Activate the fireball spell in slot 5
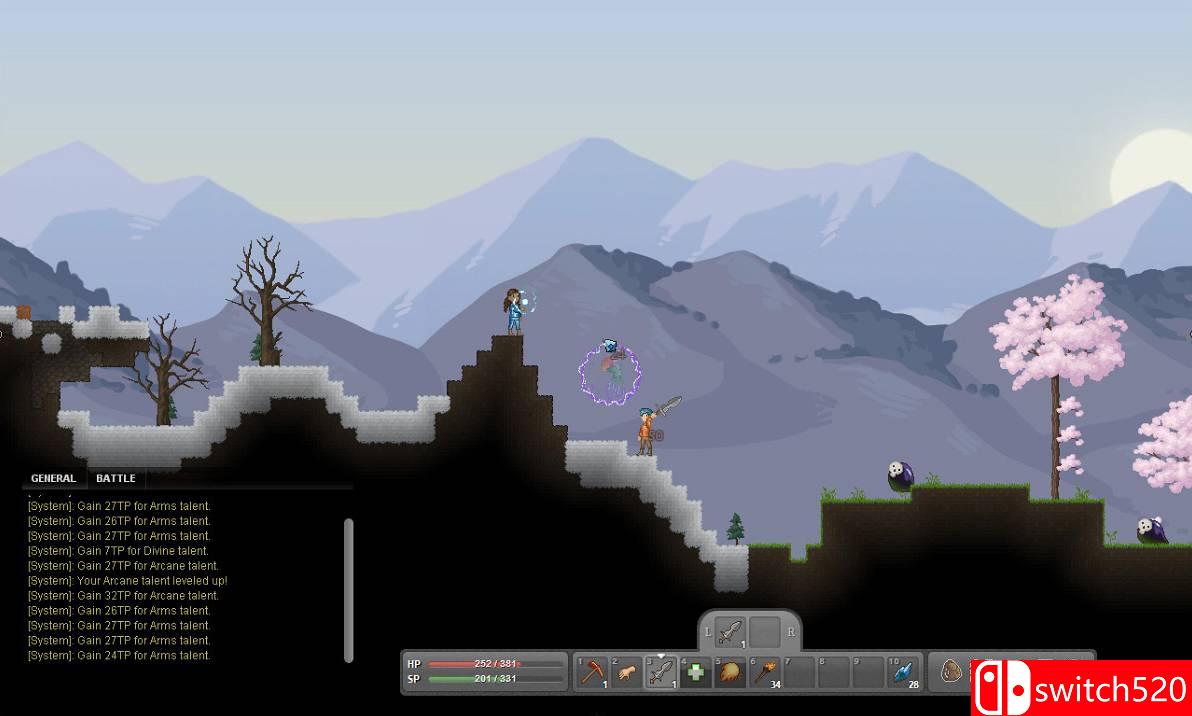Viewport: 1192px width, 716px height. point(730,671)
